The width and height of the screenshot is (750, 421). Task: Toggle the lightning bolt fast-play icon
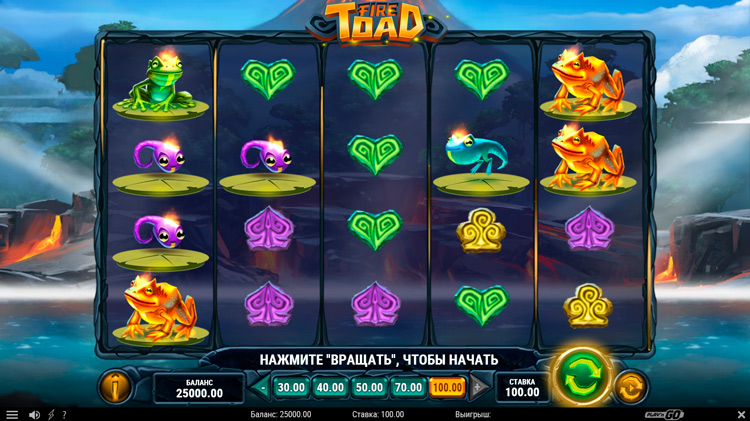click(51, 414)
